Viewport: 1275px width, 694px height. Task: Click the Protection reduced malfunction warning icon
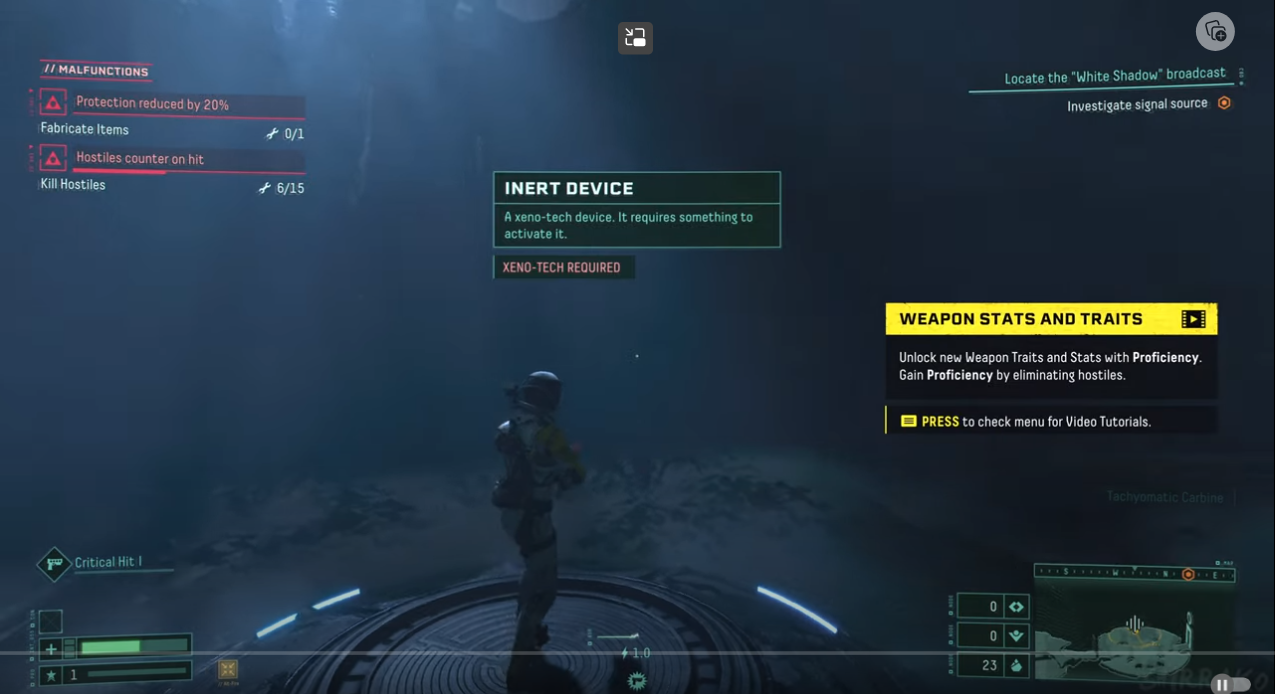coord(53,103)
